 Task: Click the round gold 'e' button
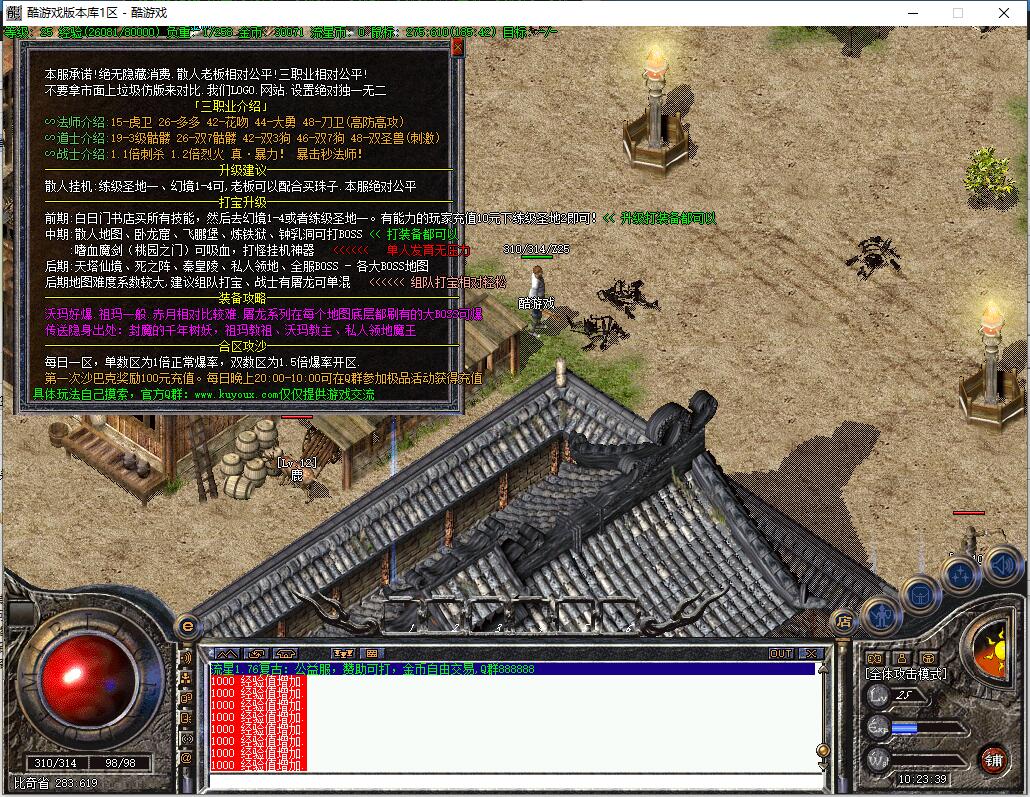[x=186, y=626]
